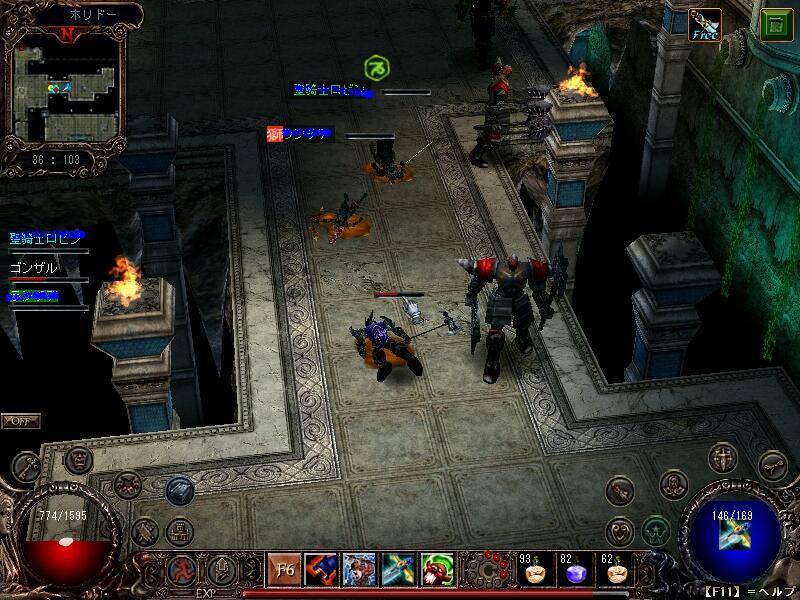800x600 pixels.
Task: Select the Free sword icon
Action: tap(705, 24)
